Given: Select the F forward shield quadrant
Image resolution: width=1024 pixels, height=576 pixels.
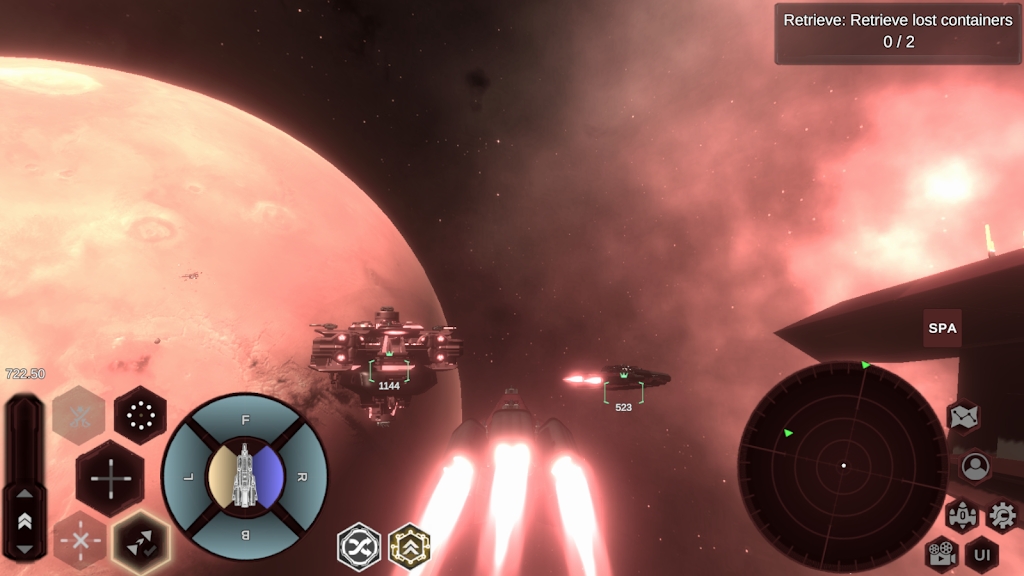Looking at the screenshot, I should (245, 420).
